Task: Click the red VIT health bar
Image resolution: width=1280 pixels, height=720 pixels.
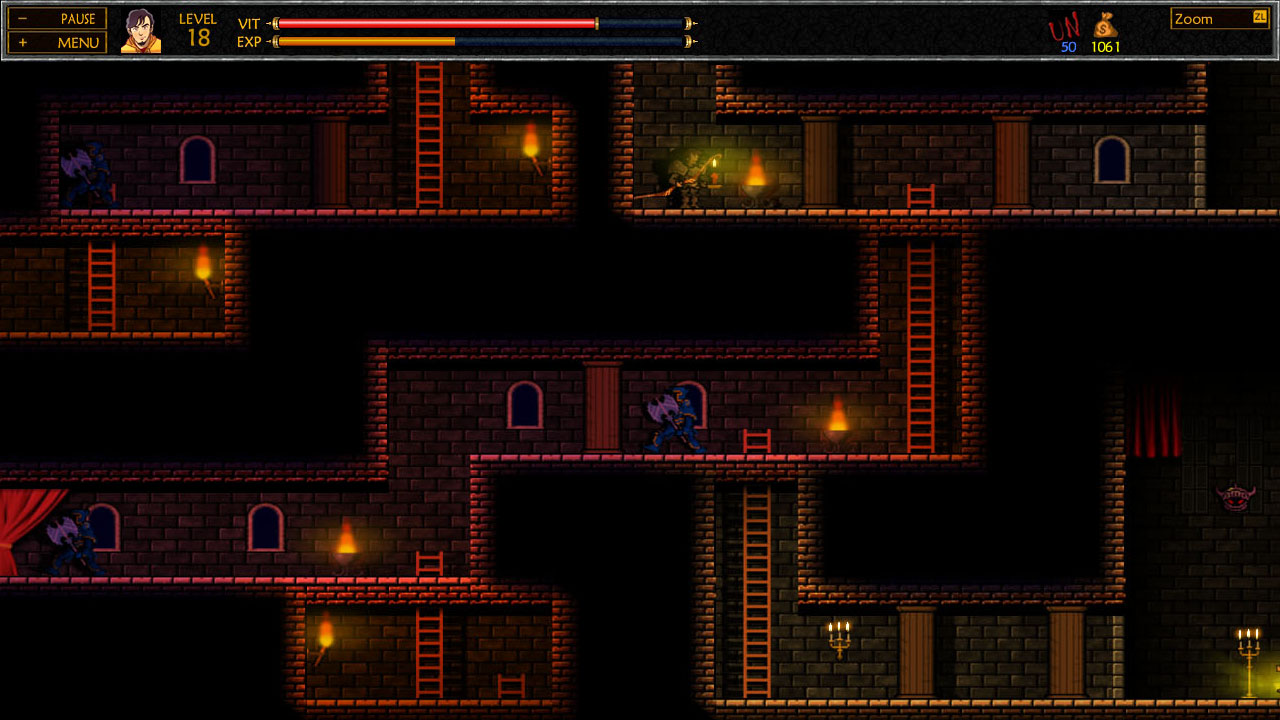Action: click(430, 21)
